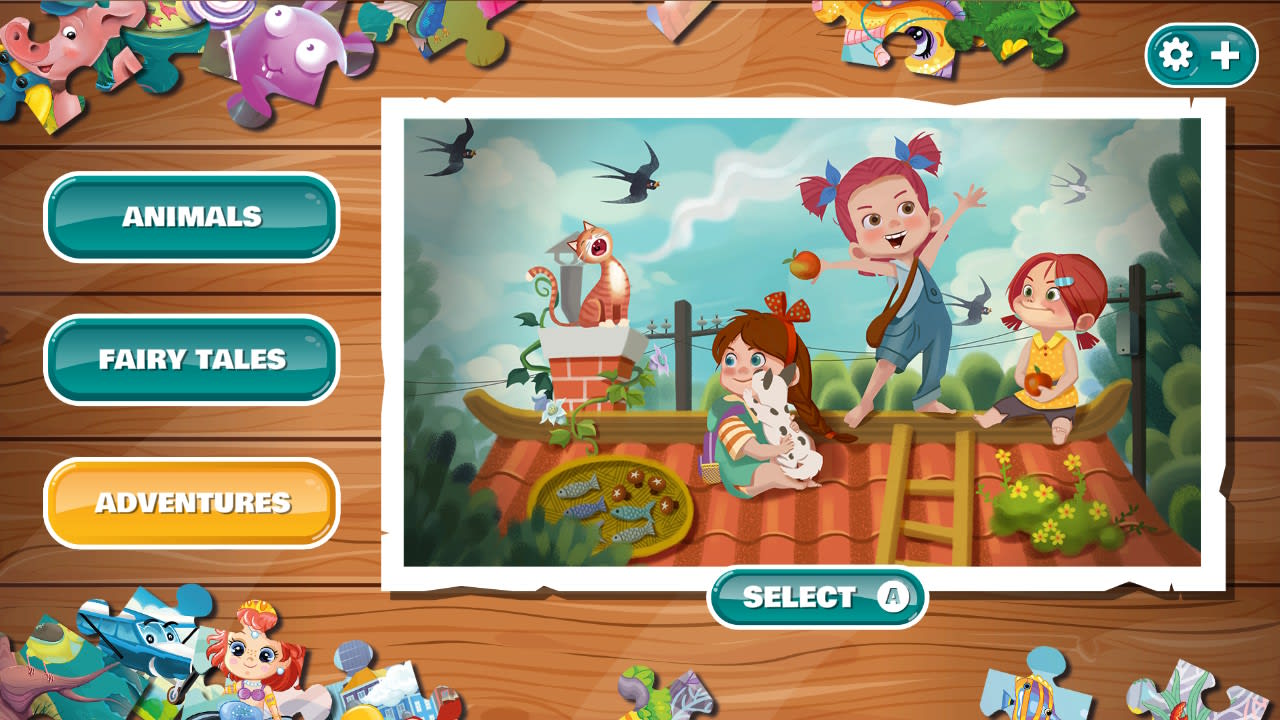Click the plus icon to add a puzzle
Screen dimensions: 1280x720
(1224, 56)
